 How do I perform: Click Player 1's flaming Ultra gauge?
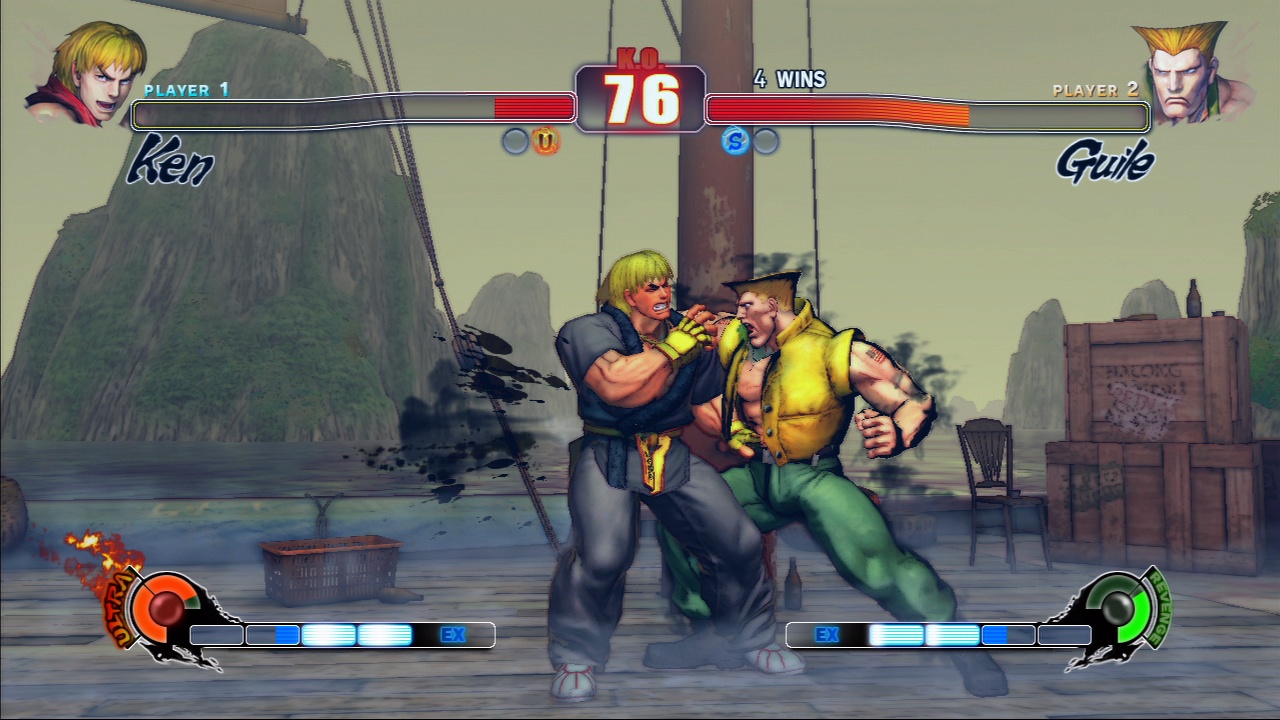(x=160, y=605)
